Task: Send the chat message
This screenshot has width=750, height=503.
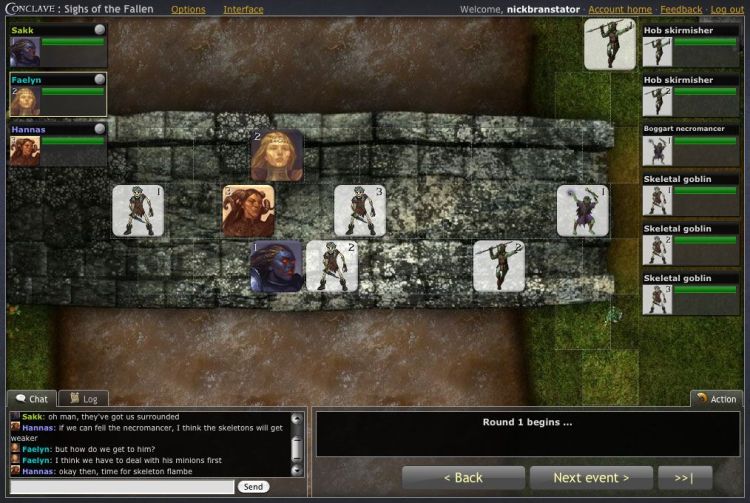Action: click(x=253, y=487)
